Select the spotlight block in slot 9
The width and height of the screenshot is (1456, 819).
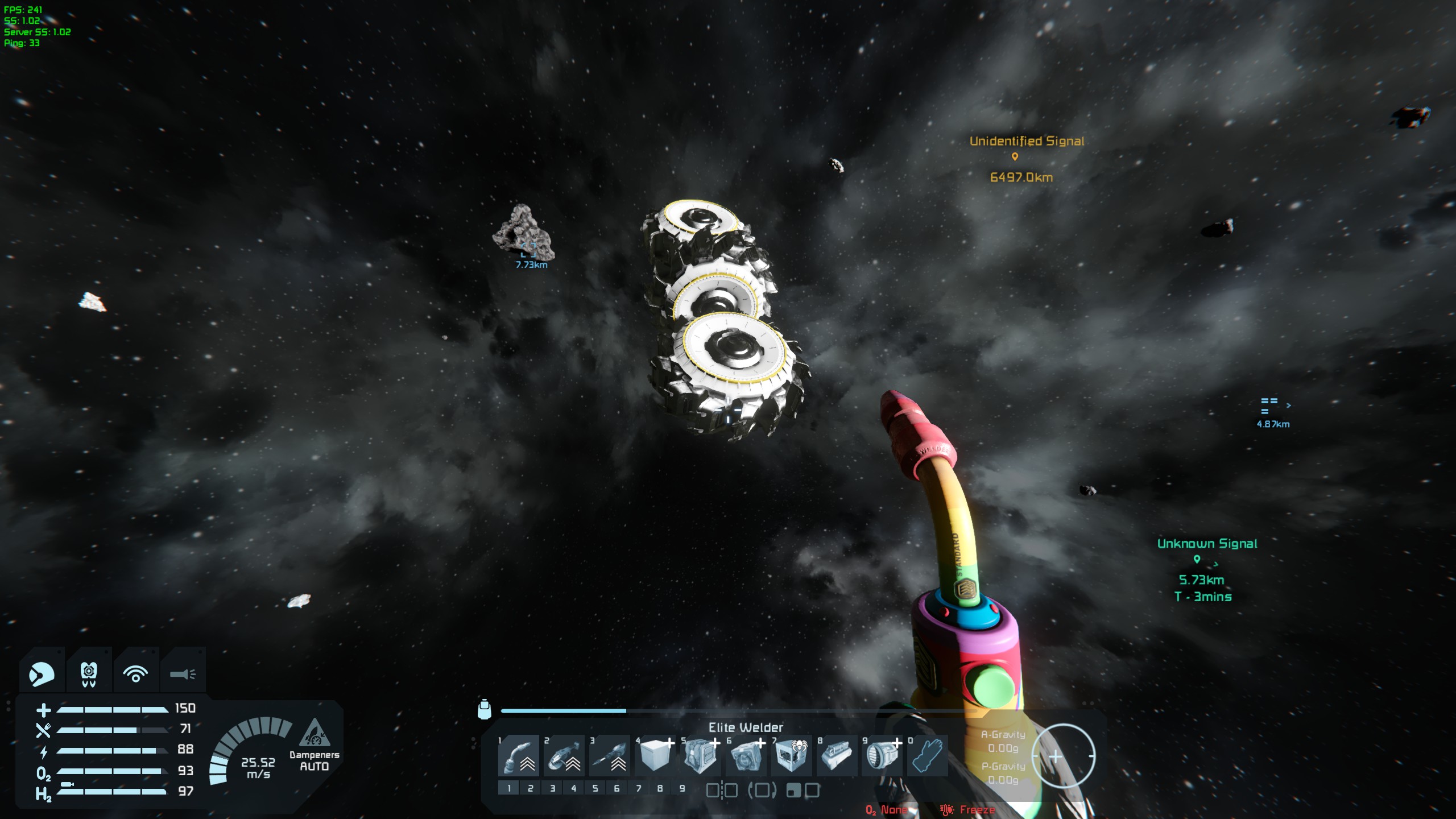pos(882,756)
